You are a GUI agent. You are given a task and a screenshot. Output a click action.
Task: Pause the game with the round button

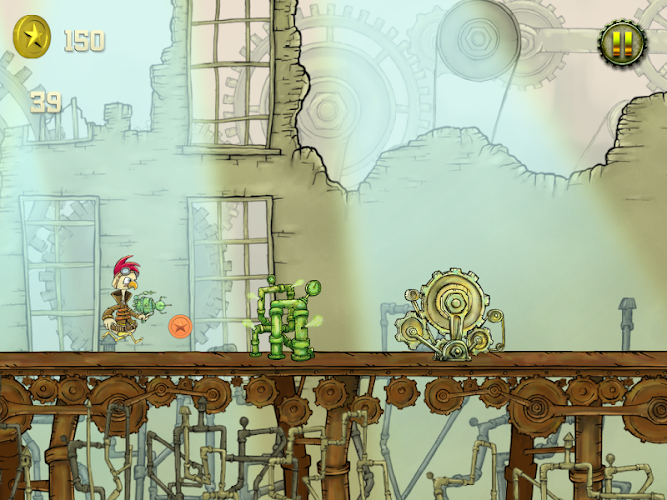(622, 43)
